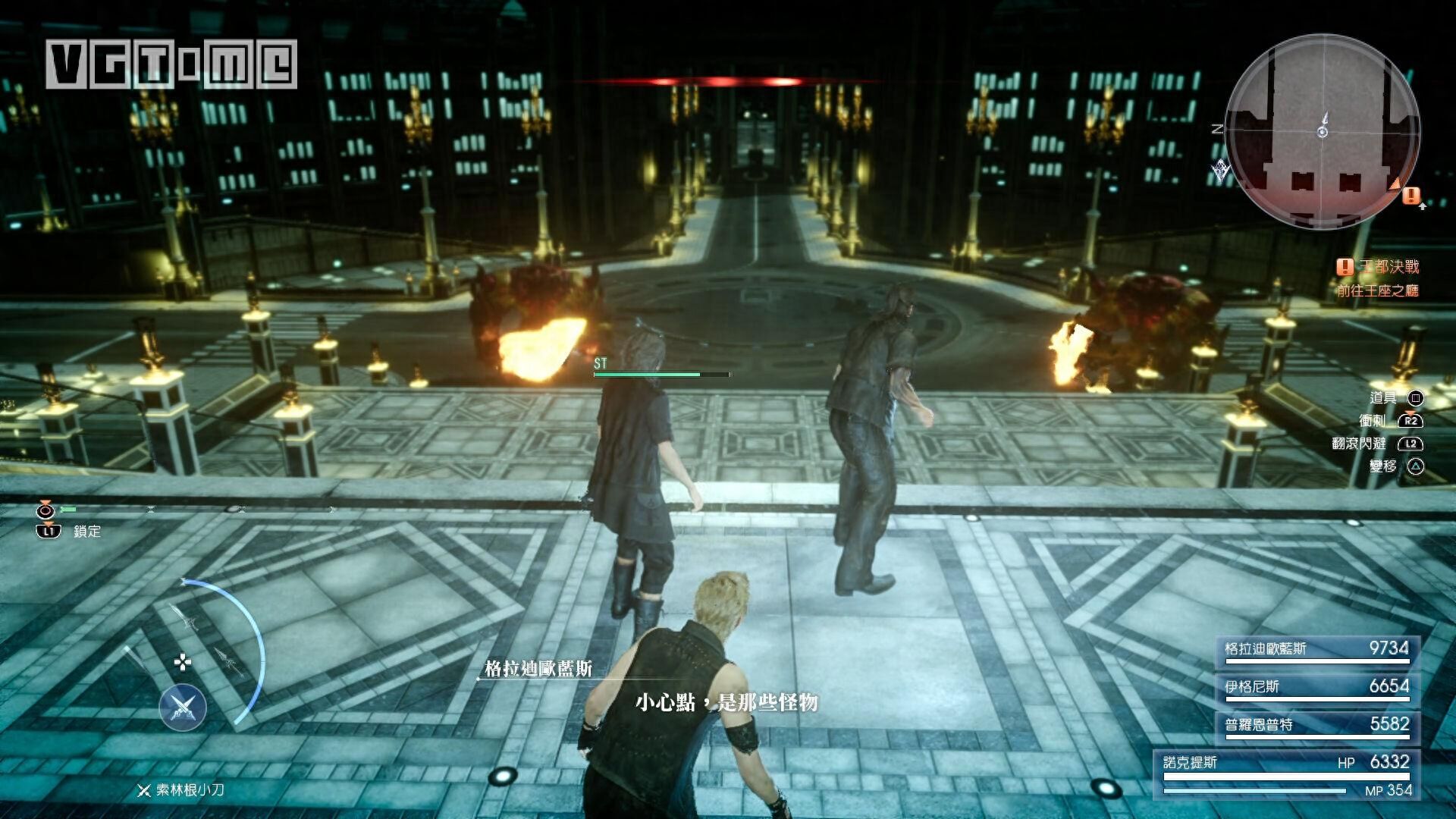Image resolution: width=1456 pixels, height=819 pixels.
Task: Click the VGtime watermark logo
Action: 171,64
